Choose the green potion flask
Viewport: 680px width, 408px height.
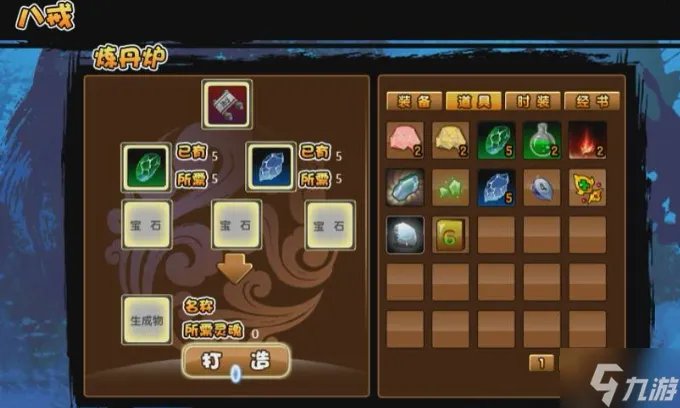click(x=543, y=141)
